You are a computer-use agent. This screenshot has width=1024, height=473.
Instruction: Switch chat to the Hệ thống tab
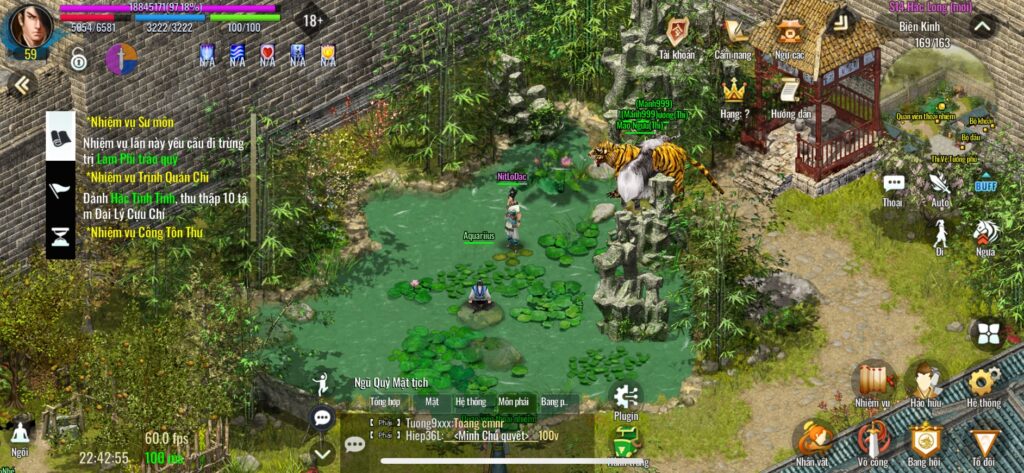[470, 401]
